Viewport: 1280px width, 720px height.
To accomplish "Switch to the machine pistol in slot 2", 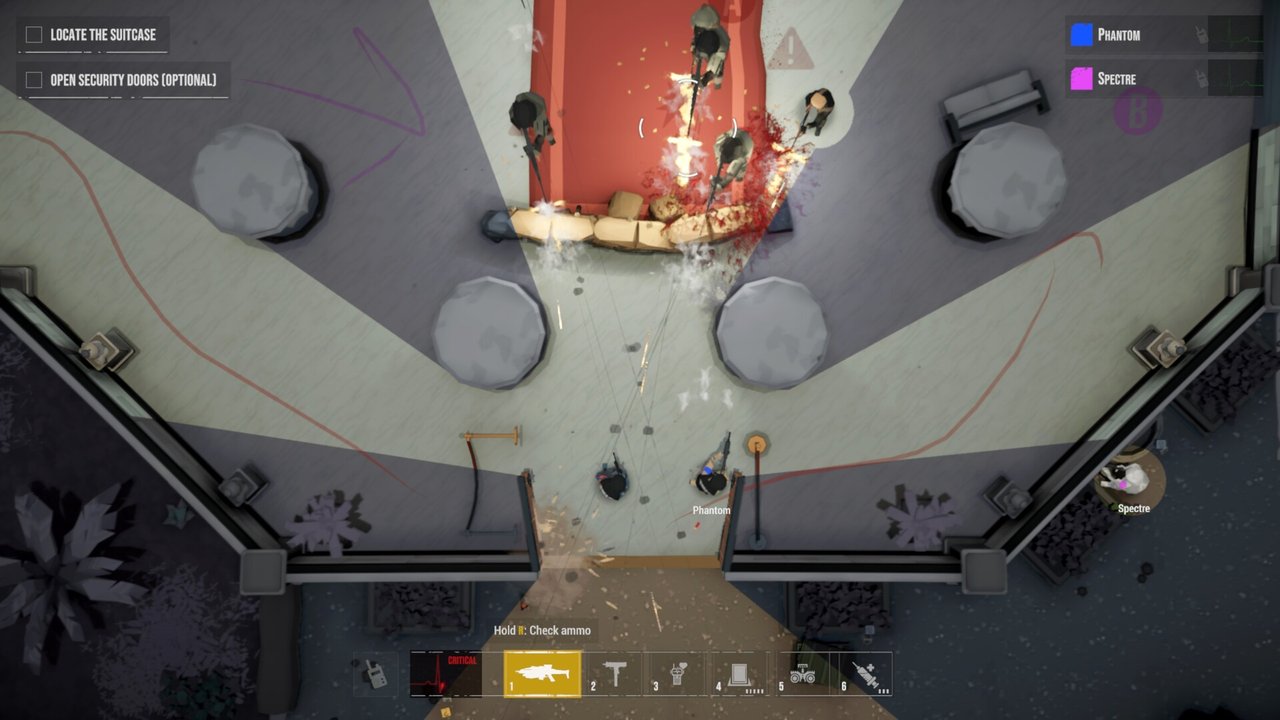I will tap(614, 674).
